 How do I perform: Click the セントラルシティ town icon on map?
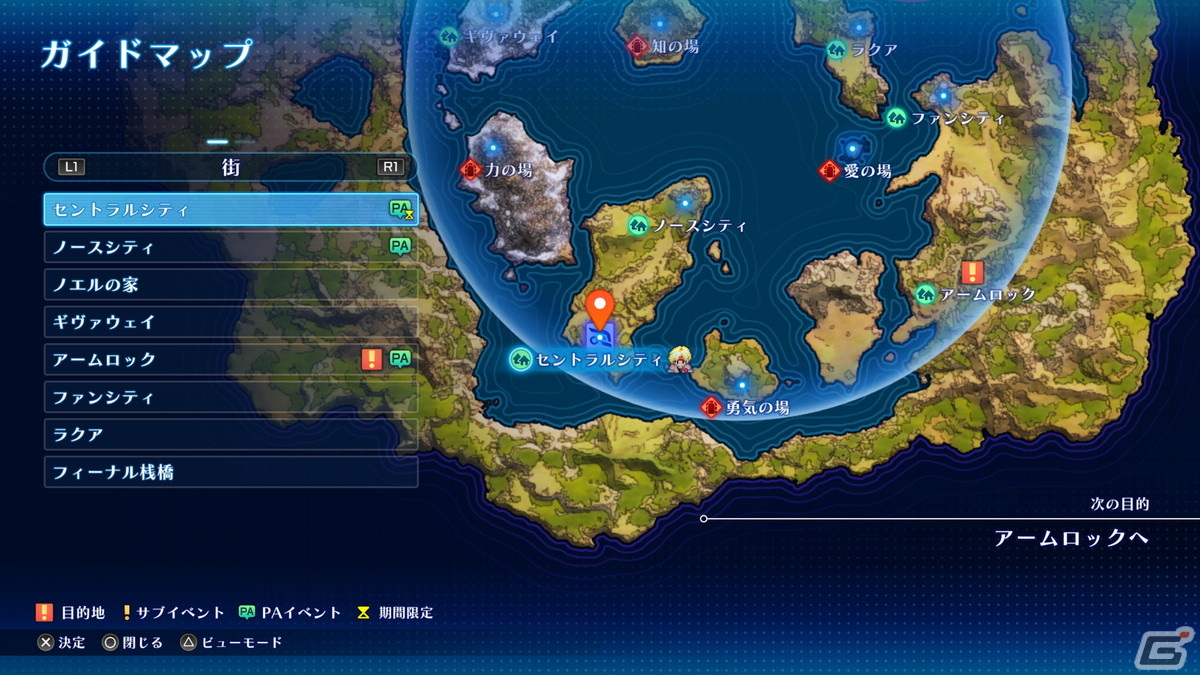(x=520, y=359)
